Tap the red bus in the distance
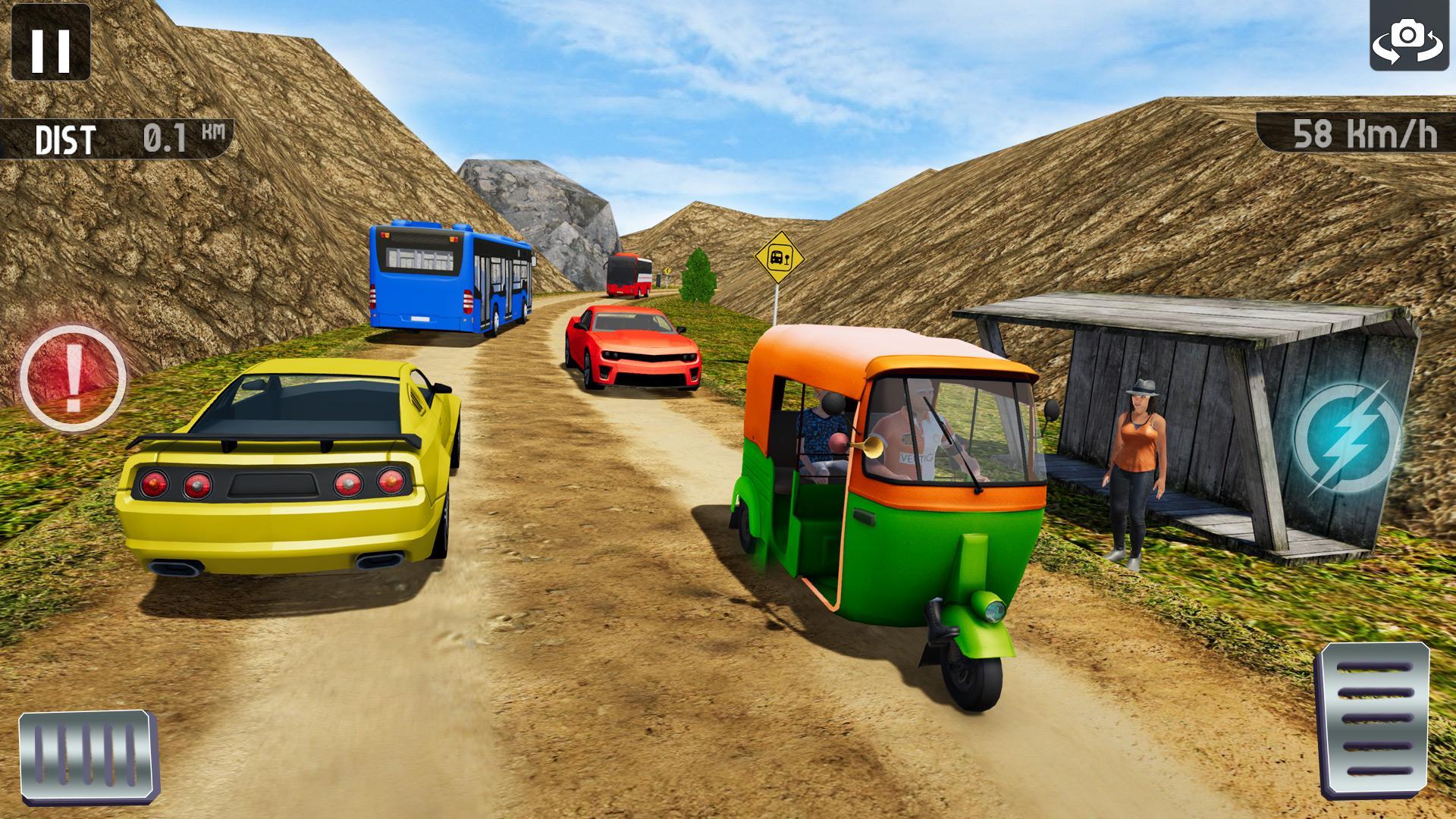This screenshot has height=819, width=1456. [629, 273]
